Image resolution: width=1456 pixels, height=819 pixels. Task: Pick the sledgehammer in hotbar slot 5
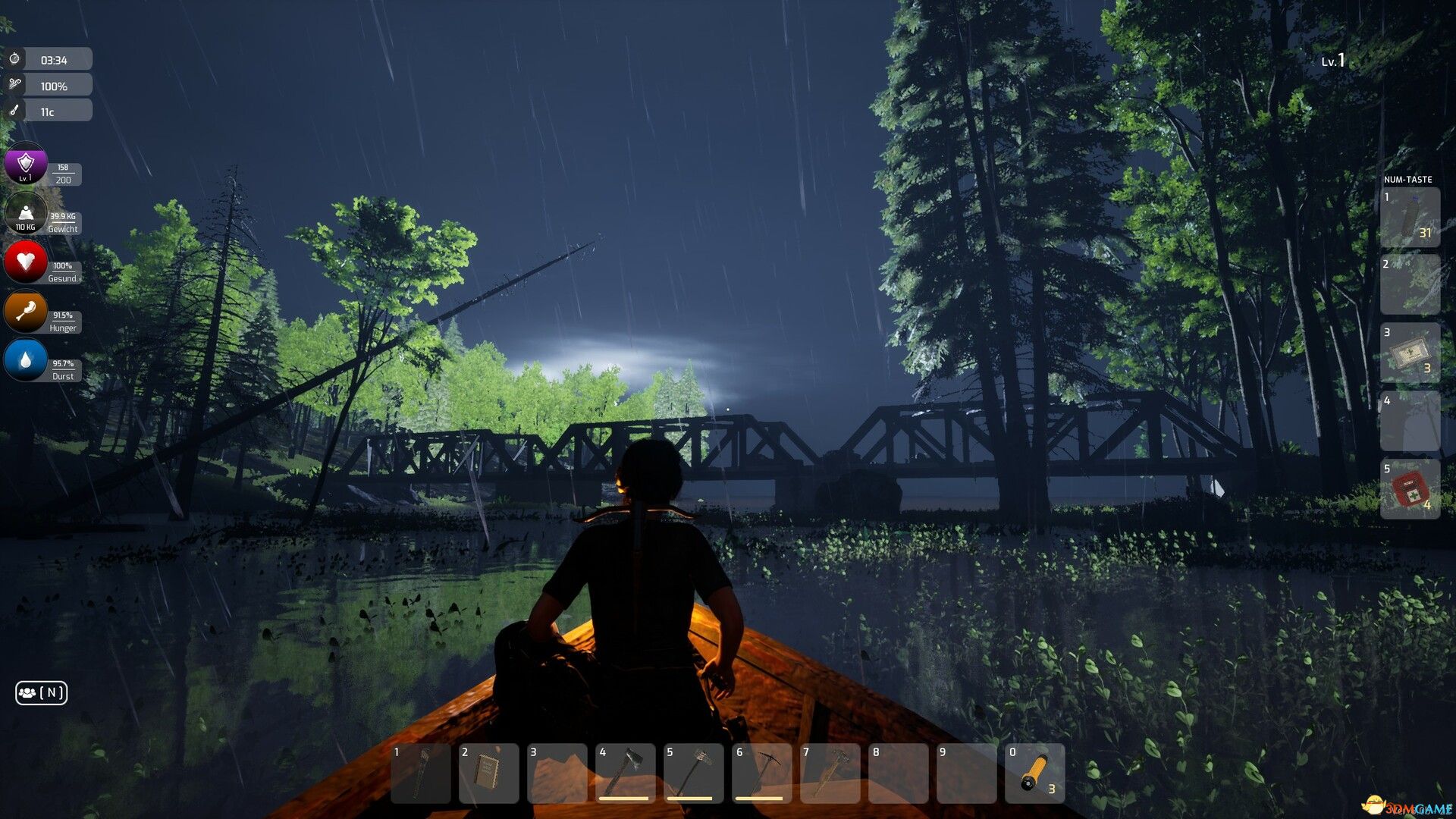pyautogui.click(x=693, y=772)
